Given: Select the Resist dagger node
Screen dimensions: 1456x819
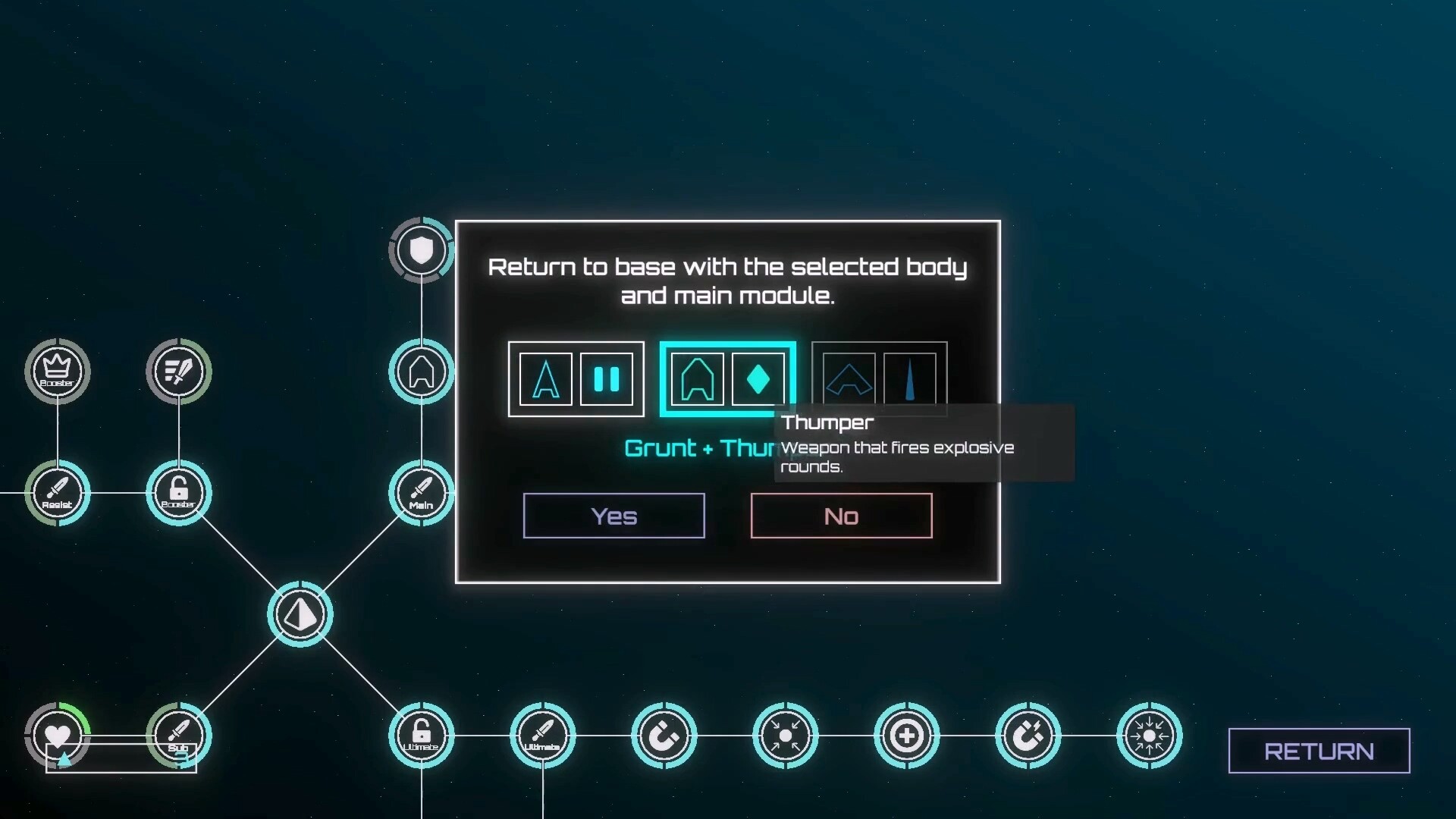Looking at the screenshot, I should (x=57, y=493).
